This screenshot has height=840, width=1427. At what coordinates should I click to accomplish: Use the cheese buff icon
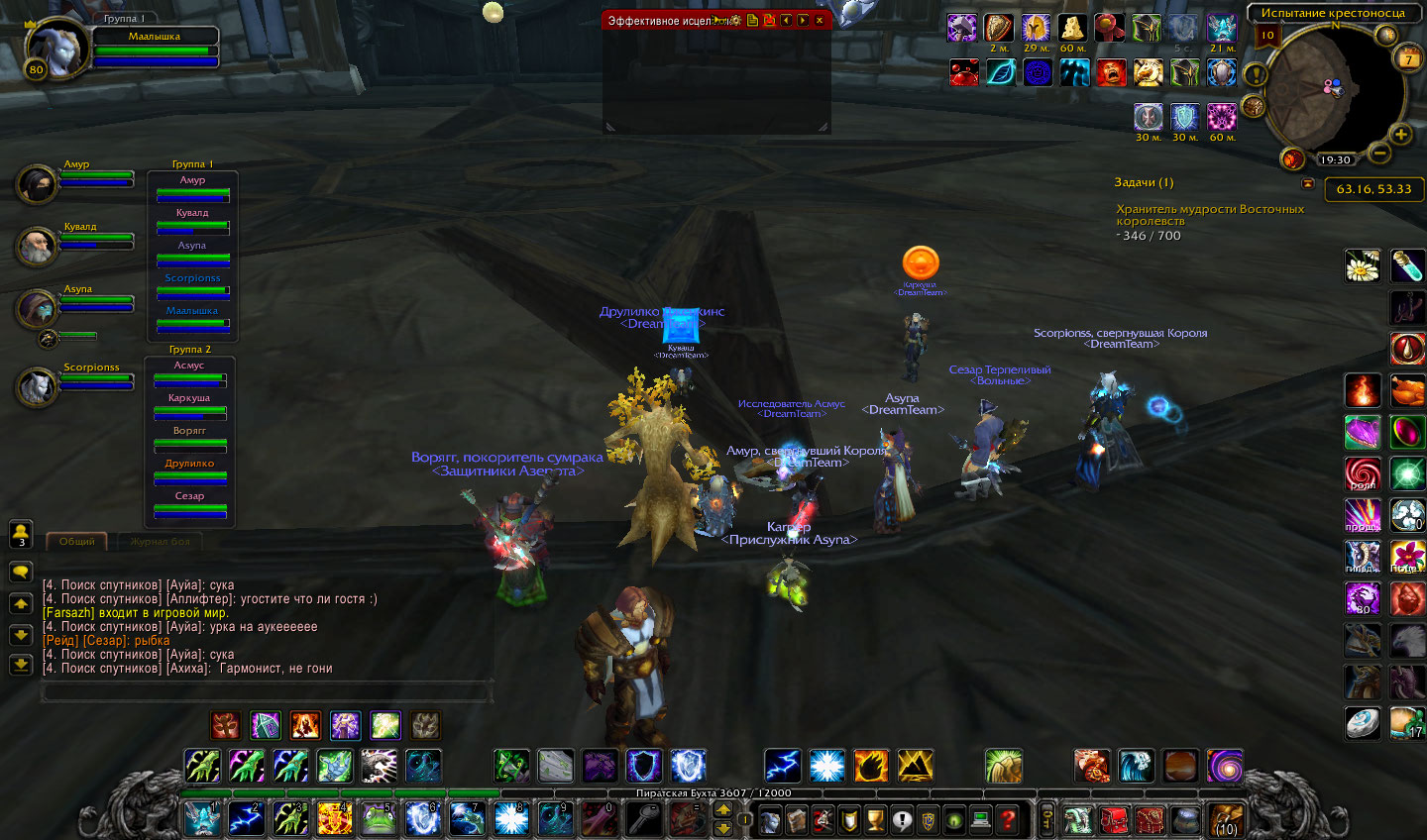[1072, 28]
